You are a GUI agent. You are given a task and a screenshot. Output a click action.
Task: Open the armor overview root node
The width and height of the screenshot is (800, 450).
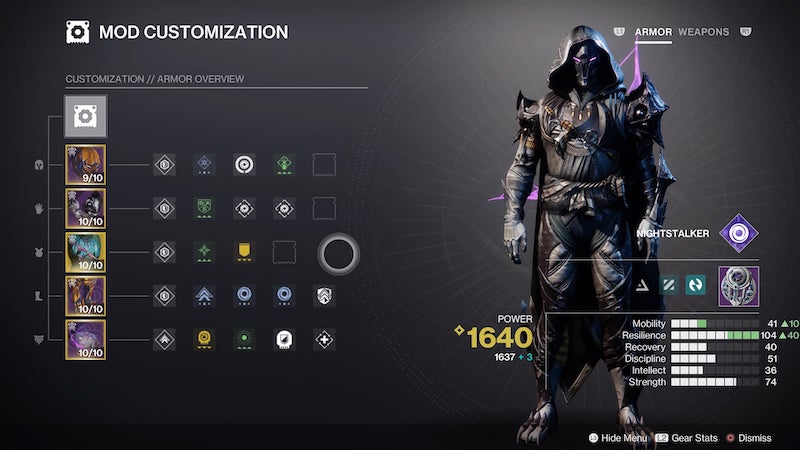[x=85, y=116]
